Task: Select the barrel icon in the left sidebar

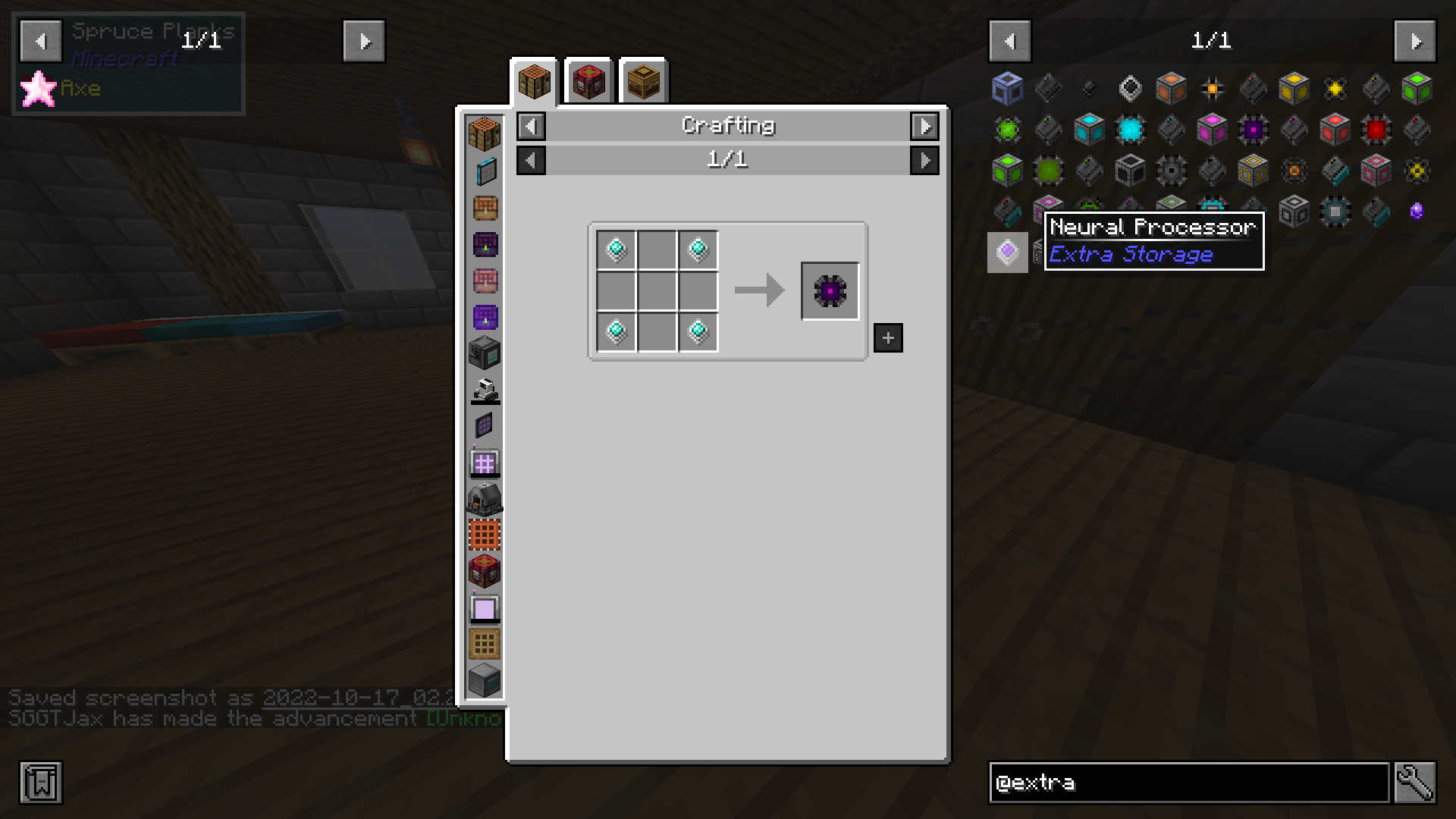Action: pos(485,207)
